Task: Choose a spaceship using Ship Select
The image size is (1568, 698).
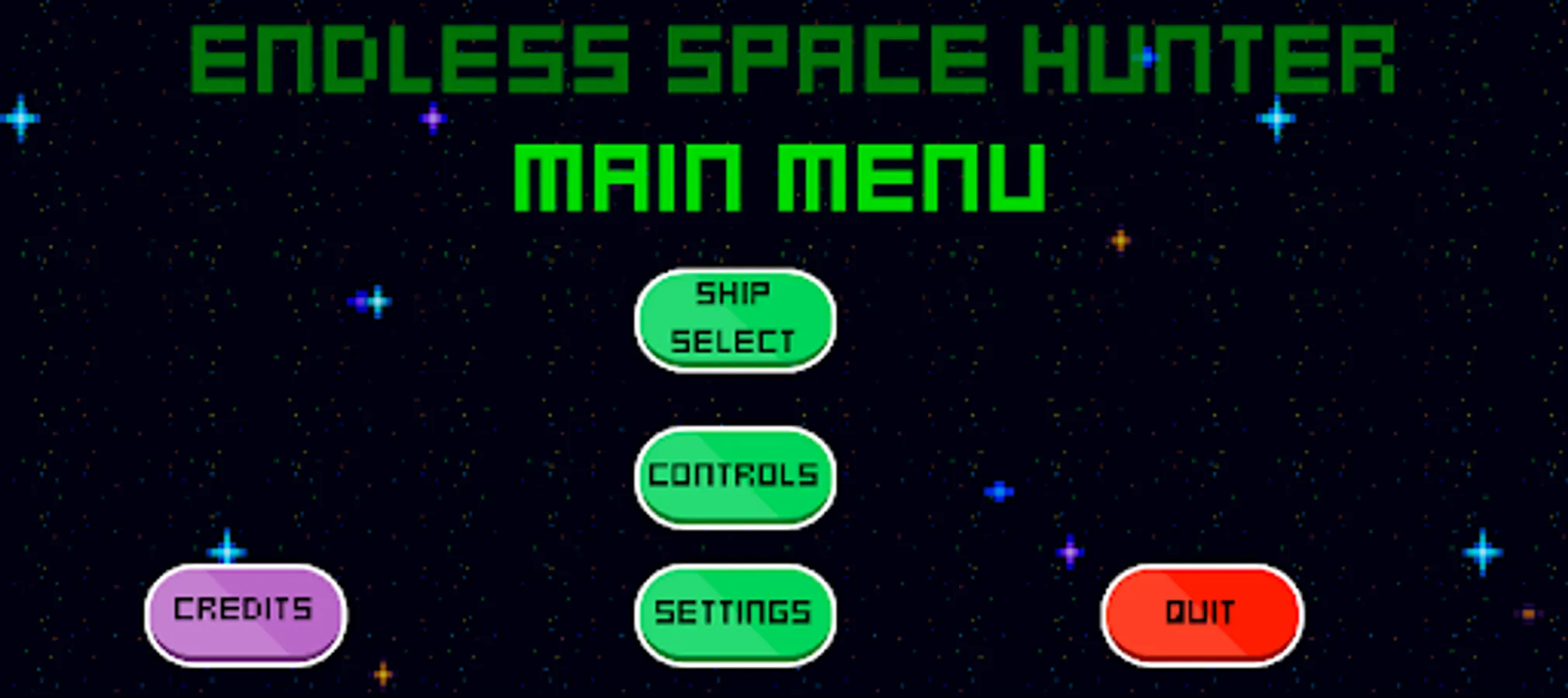Action: pos(736,318)
